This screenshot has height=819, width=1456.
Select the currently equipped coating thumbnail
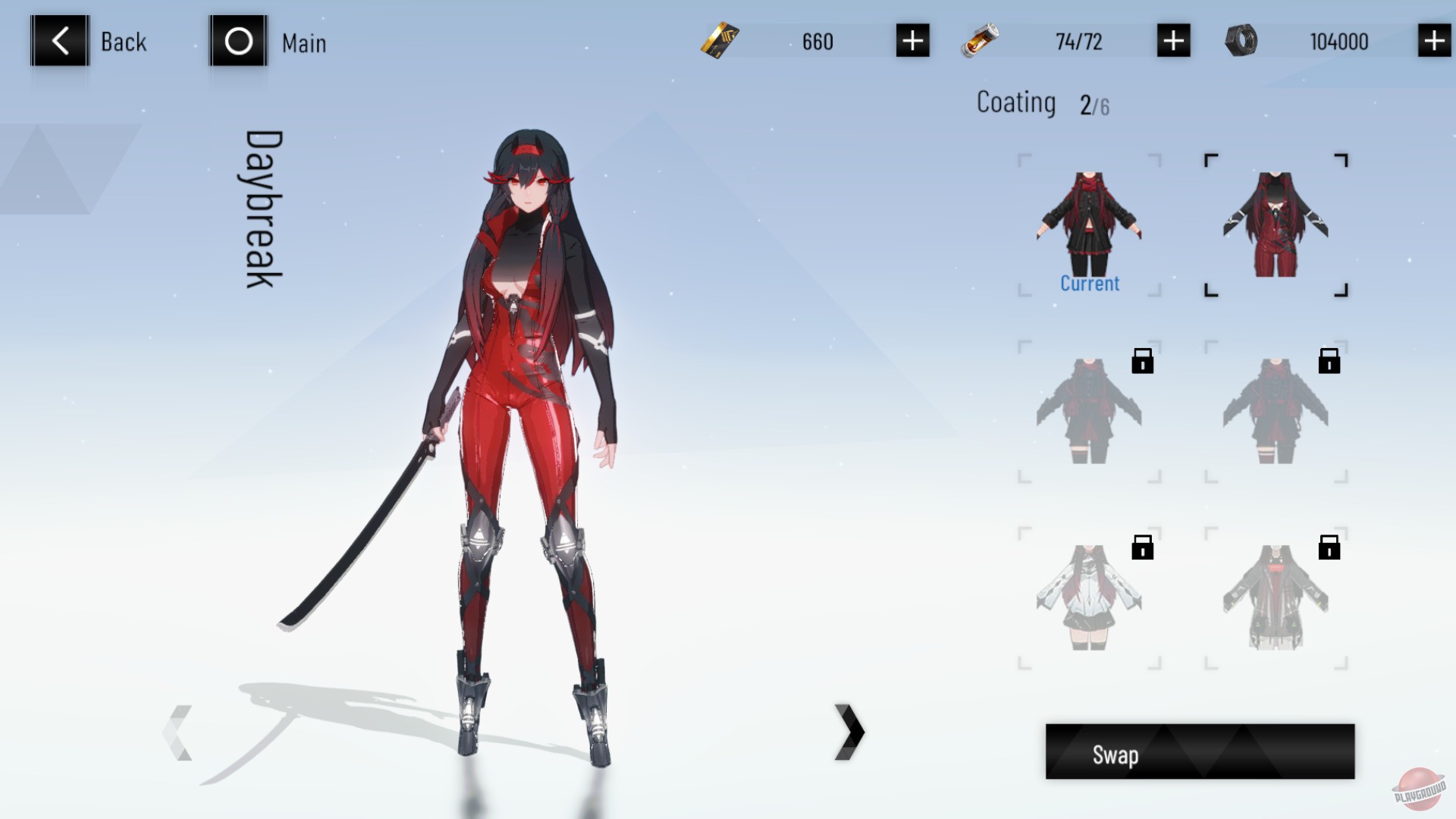click(1088, 220)
